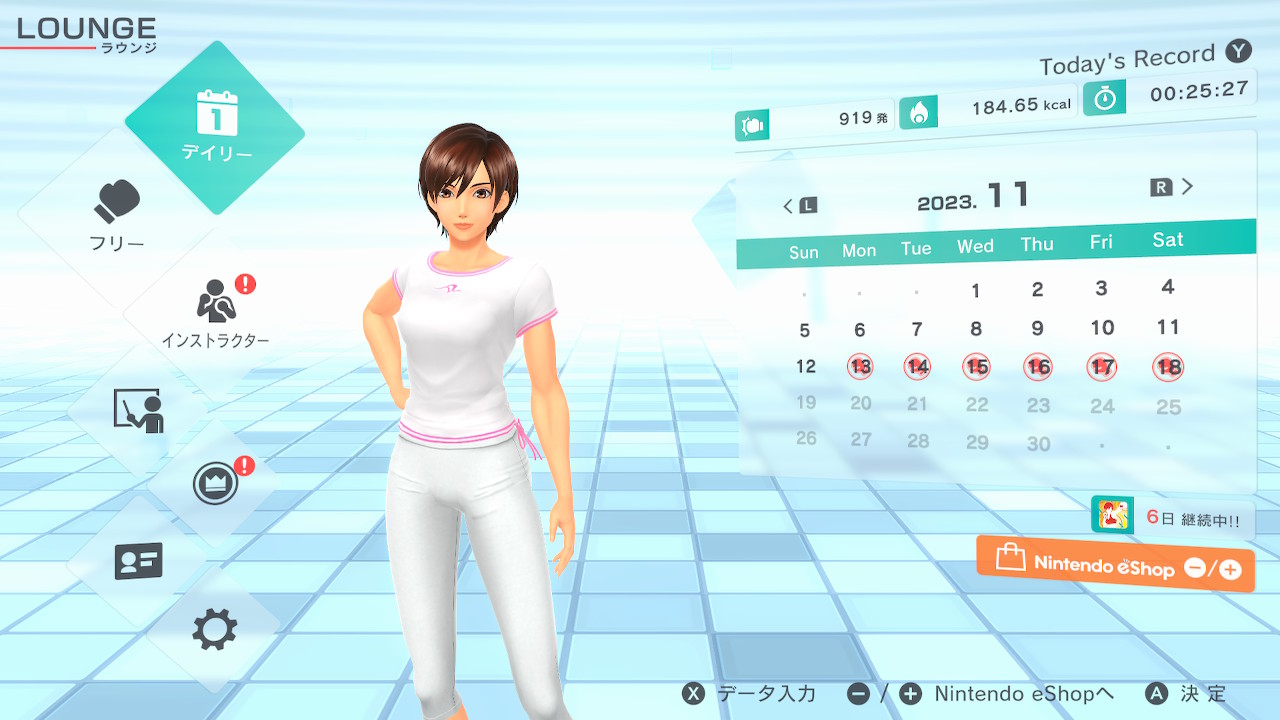1280x720 pixels.
Task: Open the Daily (デイリー) workout menu
Action: [x=215, y=127]
